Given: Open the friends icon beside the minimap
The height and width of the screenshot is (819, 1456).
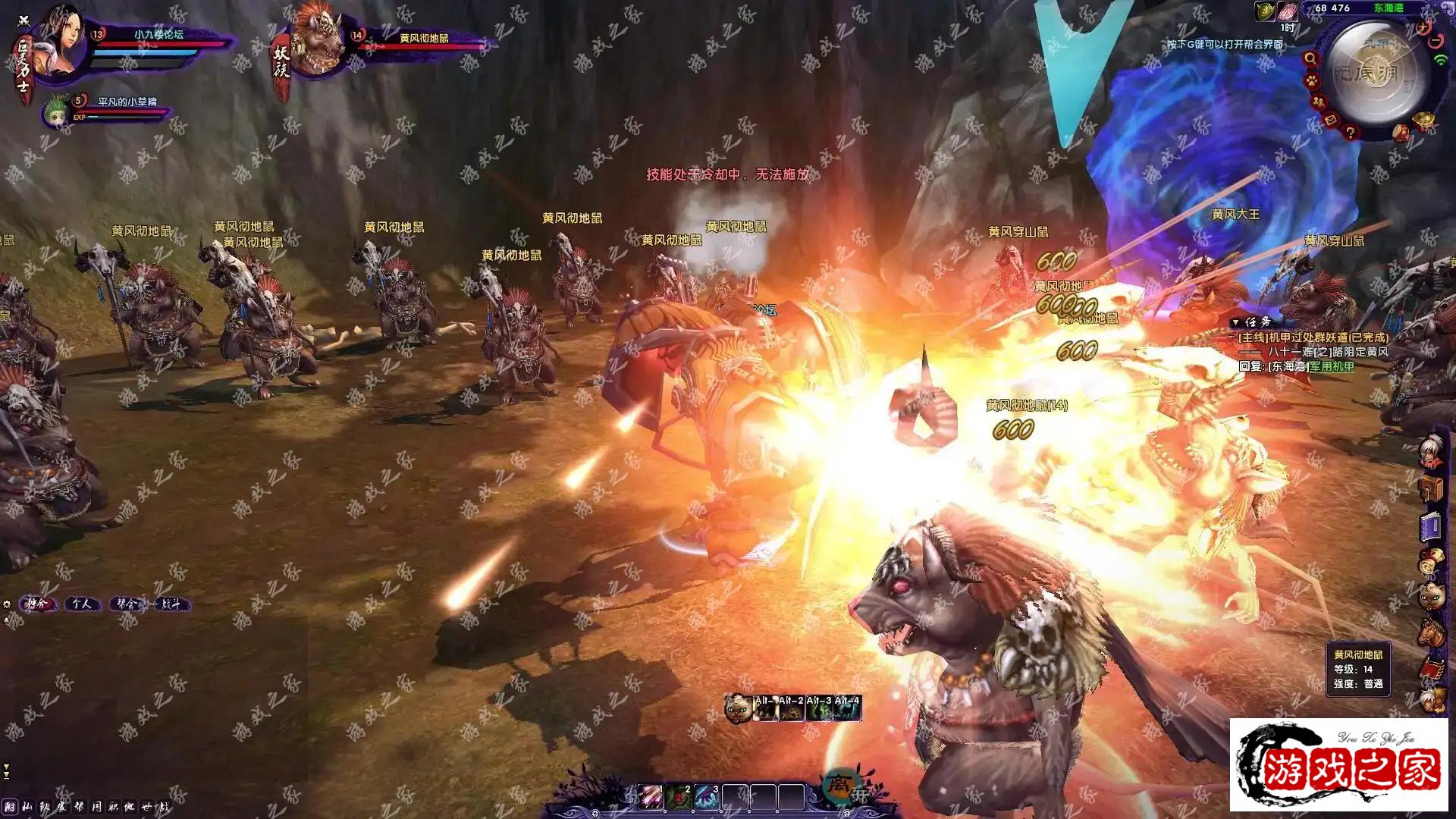Looking at the screenshot, I should click(1319, 101).
